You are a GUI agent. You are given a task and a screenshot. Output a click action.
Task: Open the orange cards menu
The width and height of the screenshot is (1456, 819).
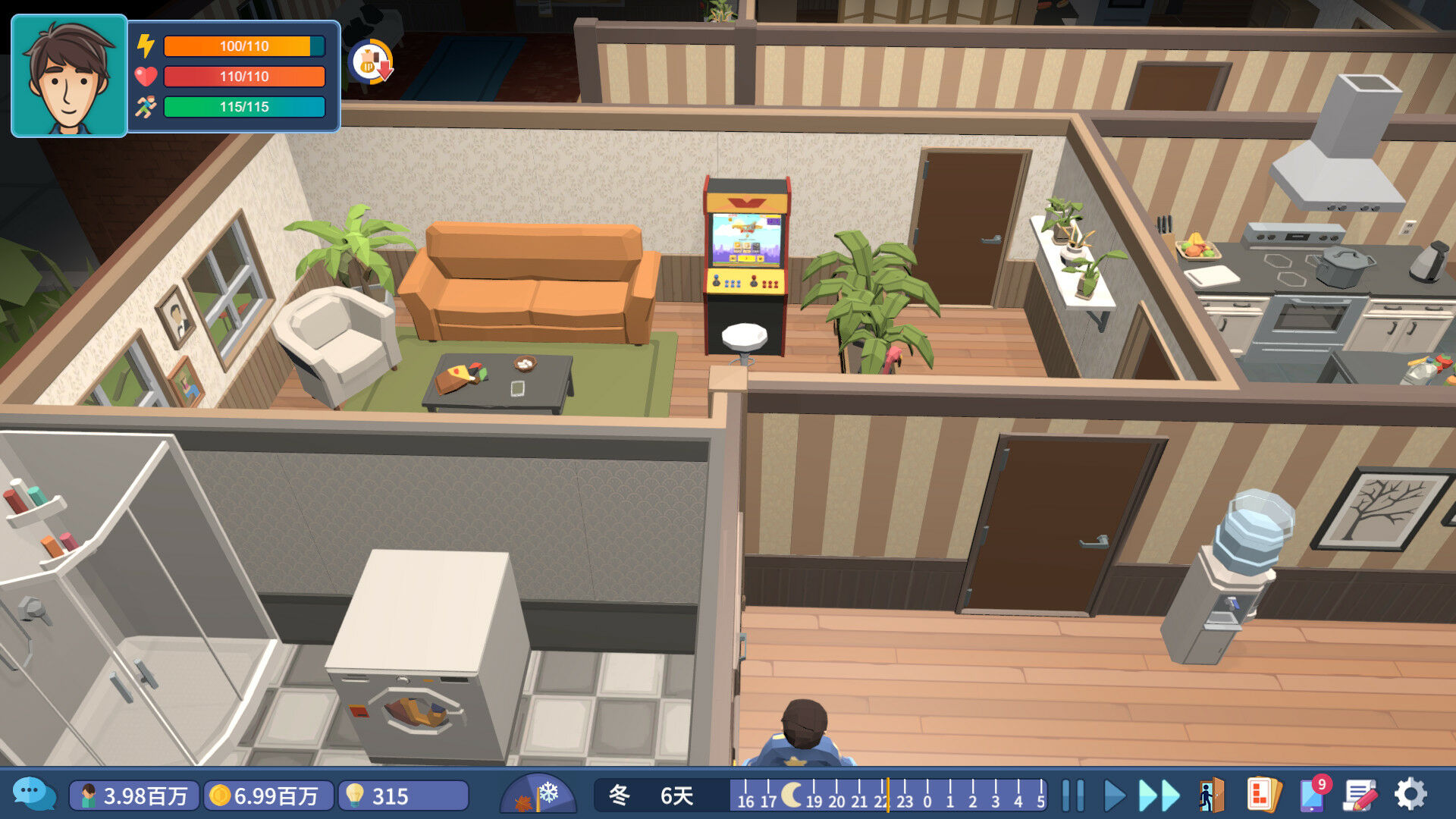click(1262, 795)
